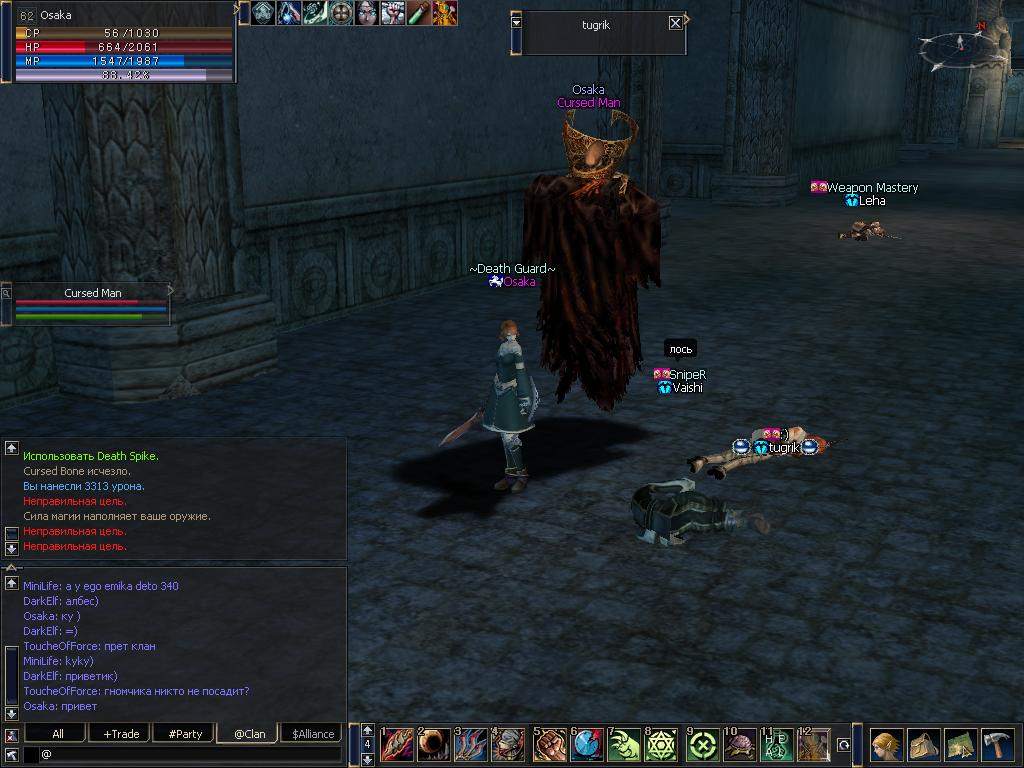This screenshot has width=1024, height=768.
Task: Use the fist skill in hotbar slot 5
Action: 547,744
